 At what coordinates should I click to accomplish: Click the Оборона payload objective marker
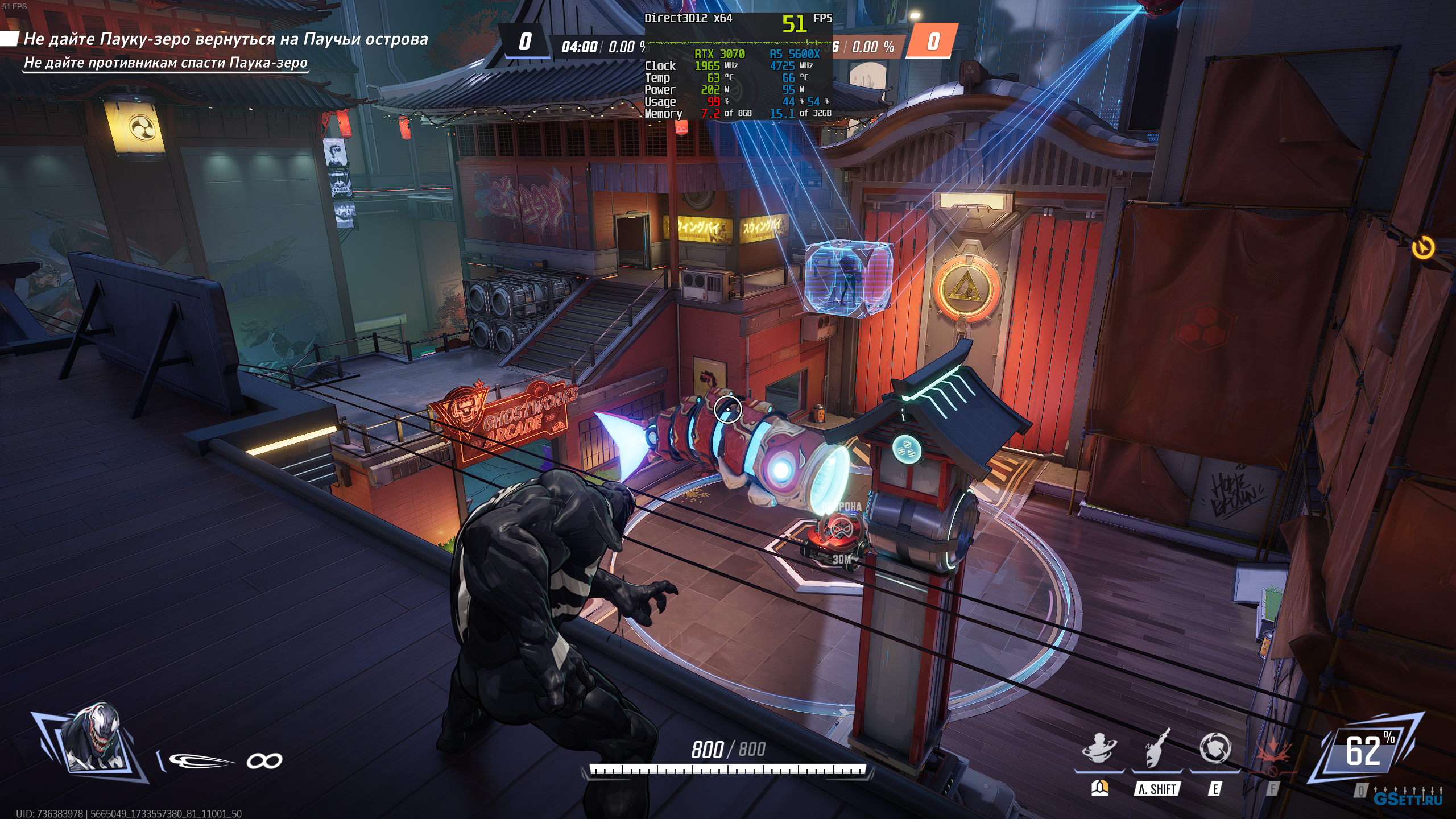coord(836,531)
